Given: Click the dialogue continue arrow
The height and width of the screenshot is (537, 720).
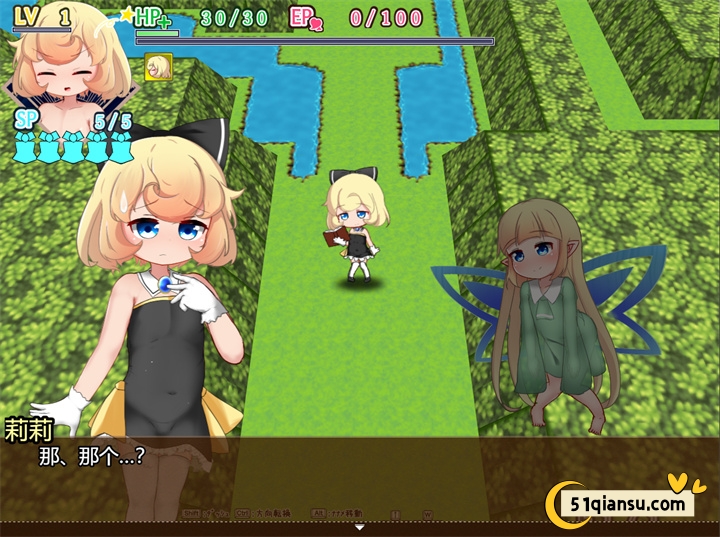Looking at the screenshot, I should (360, 527).
